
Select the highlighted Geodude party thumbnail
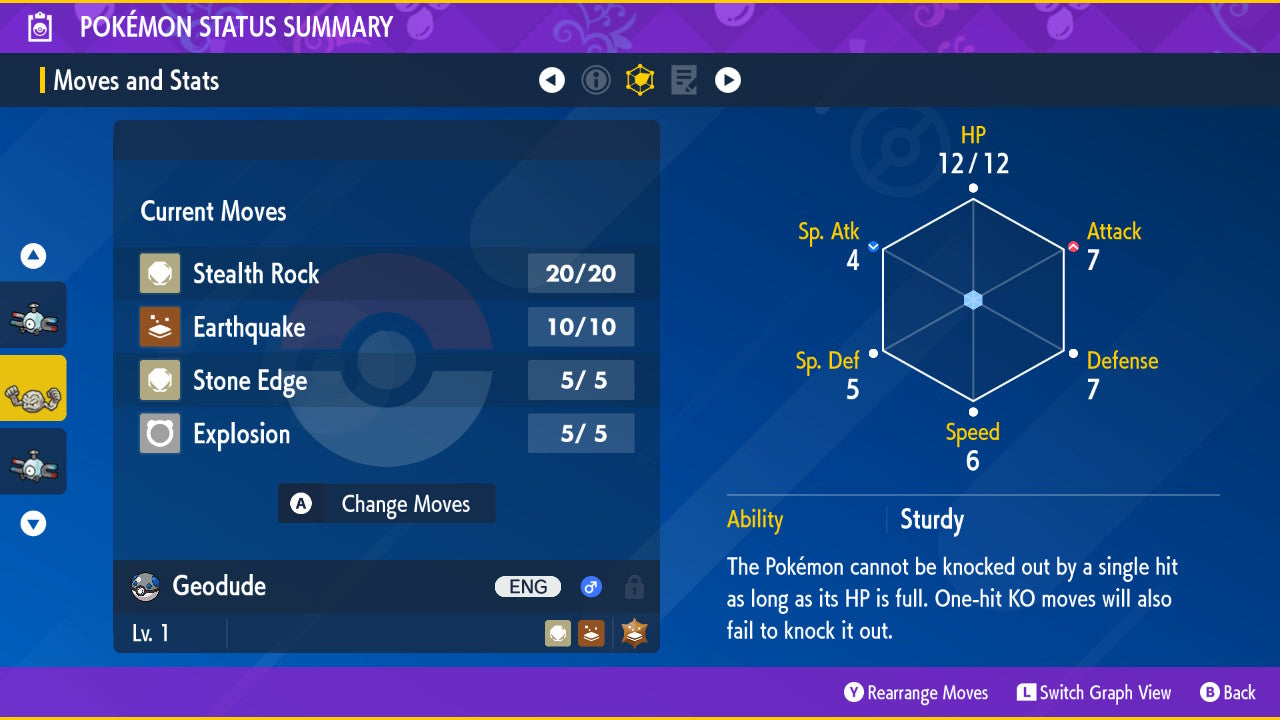[x=33, y=388]
